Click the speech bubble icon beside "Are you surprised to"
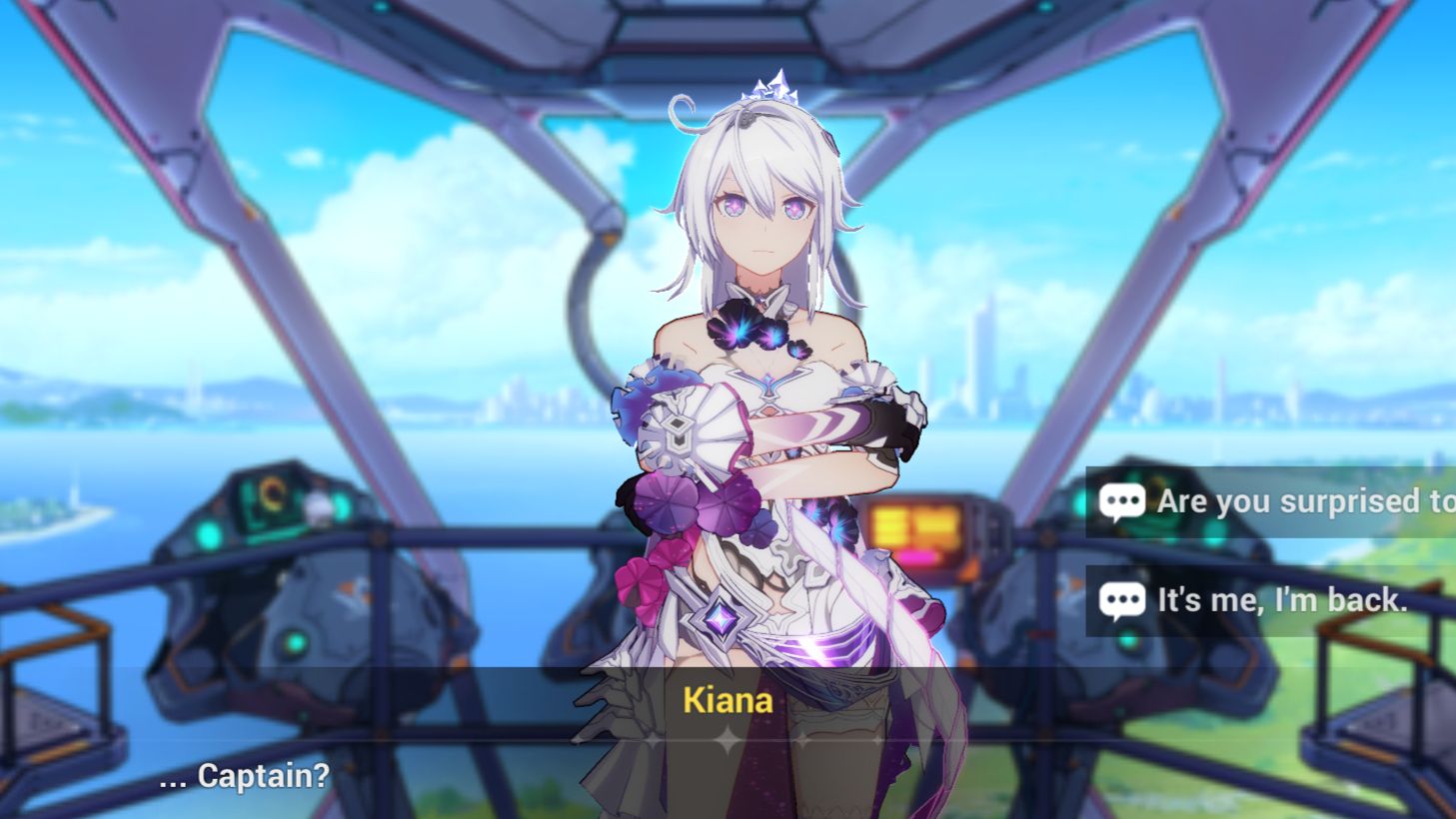The height and width of the screenshot is (819, 1456). 1122,501
